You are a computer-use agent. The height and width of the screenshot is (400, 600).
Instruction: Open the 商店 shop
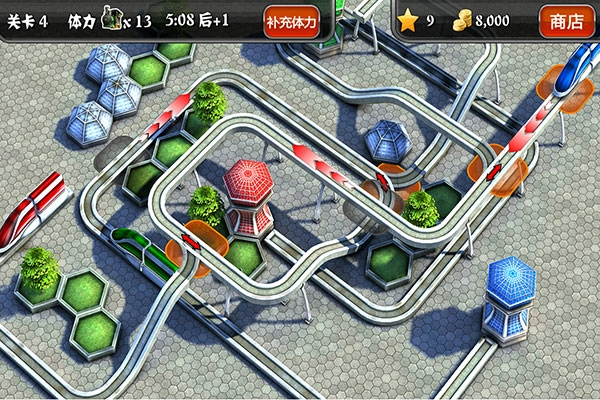tap(567, 20)
